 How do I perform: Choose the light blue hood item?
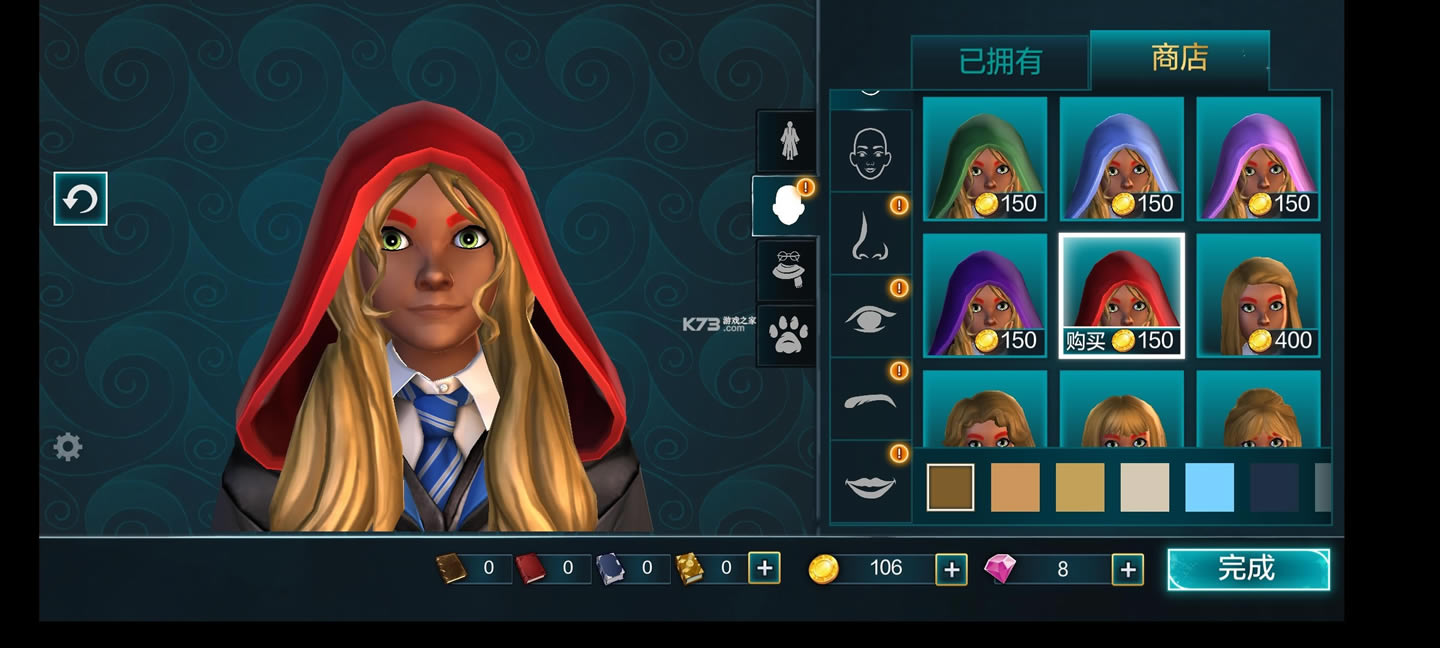pos(1121,158)
